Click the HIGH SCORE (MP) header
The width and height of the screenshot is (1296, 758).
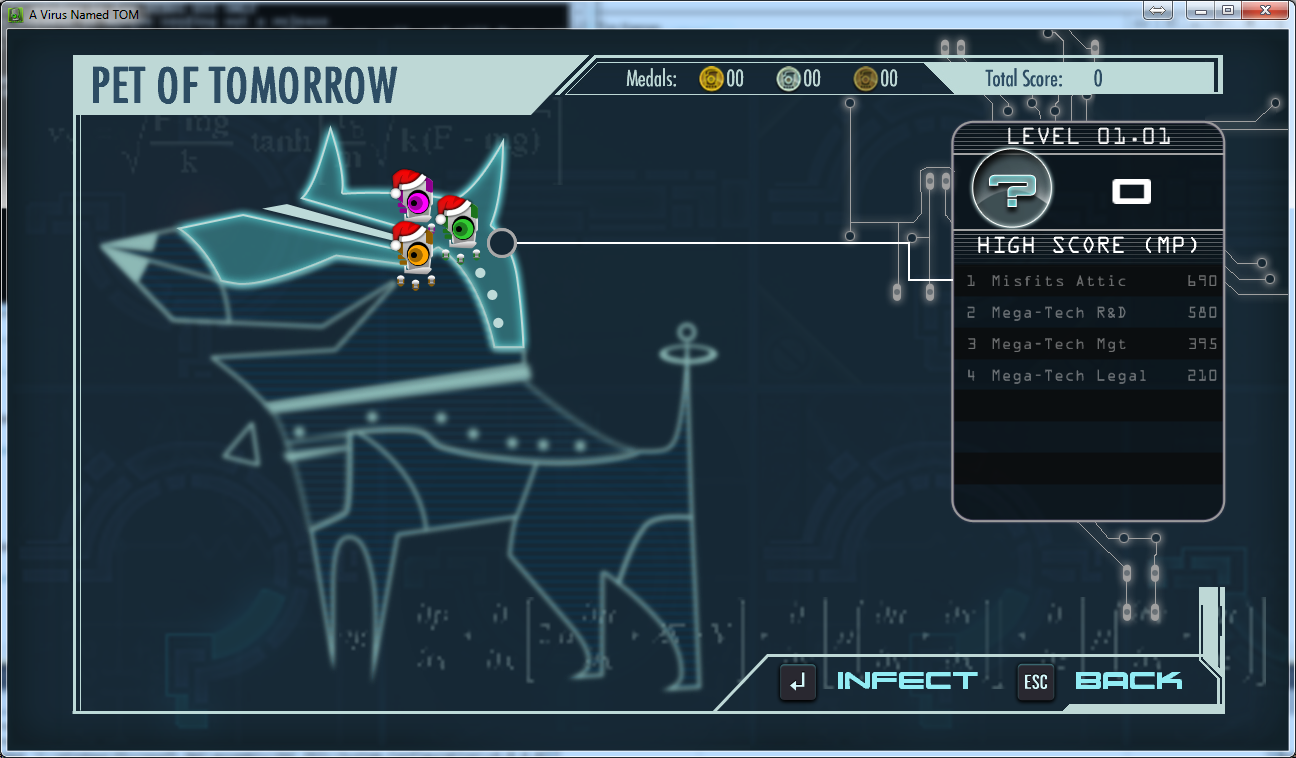pos(1088,245)
